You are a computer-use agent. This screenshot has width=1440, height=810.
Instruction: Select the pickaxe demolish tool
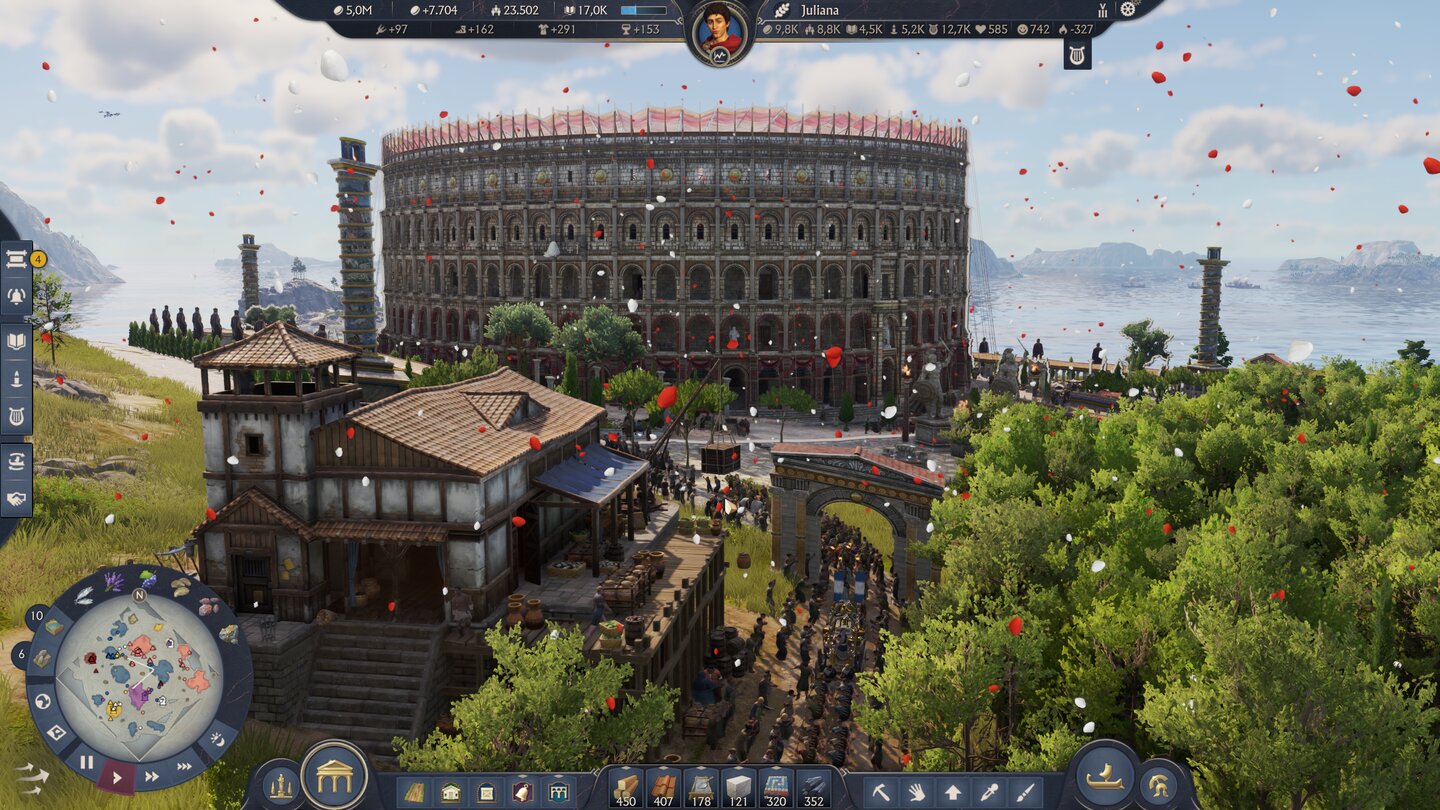click(882, 792)
